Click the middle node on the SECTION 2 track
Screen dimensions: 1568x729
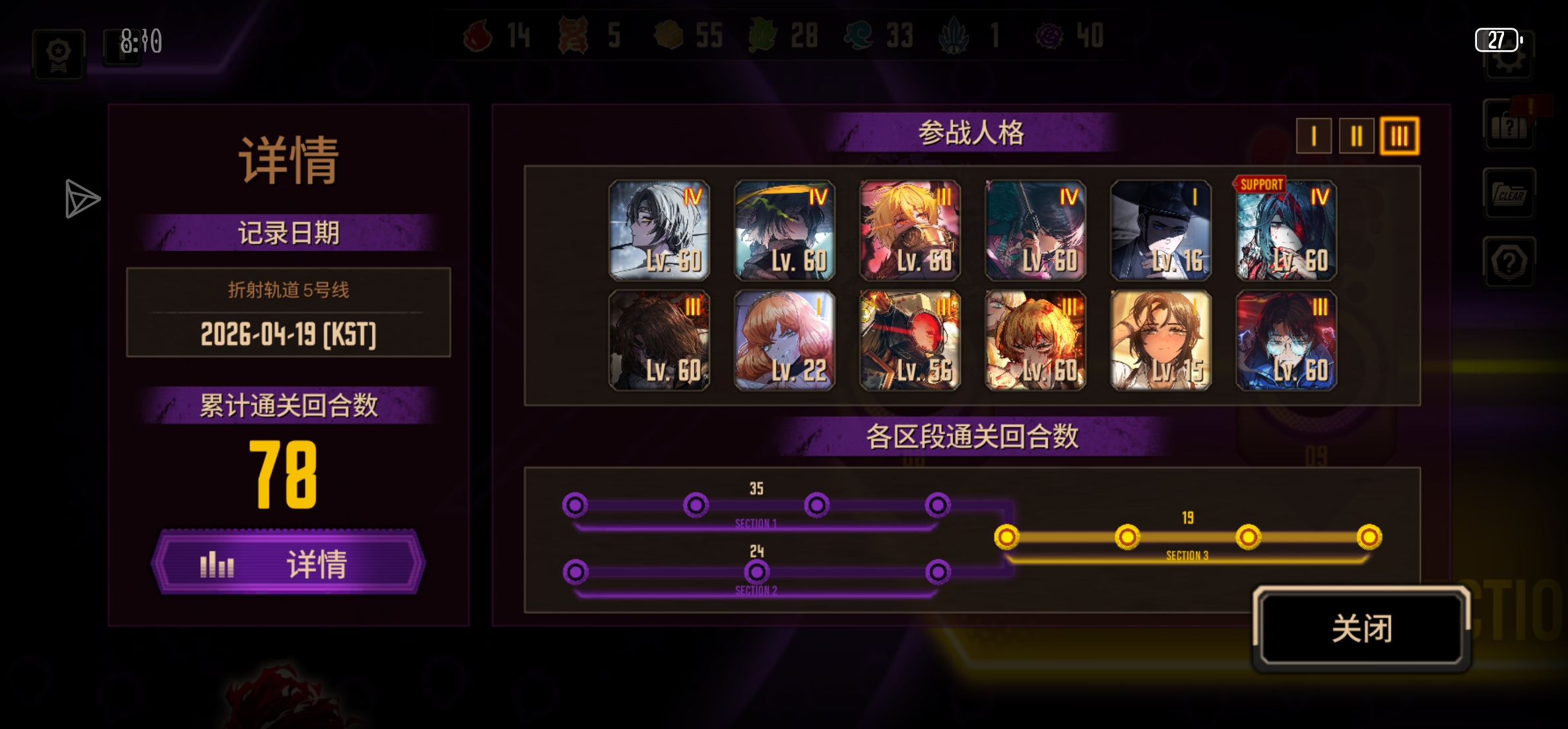(757, 572)
